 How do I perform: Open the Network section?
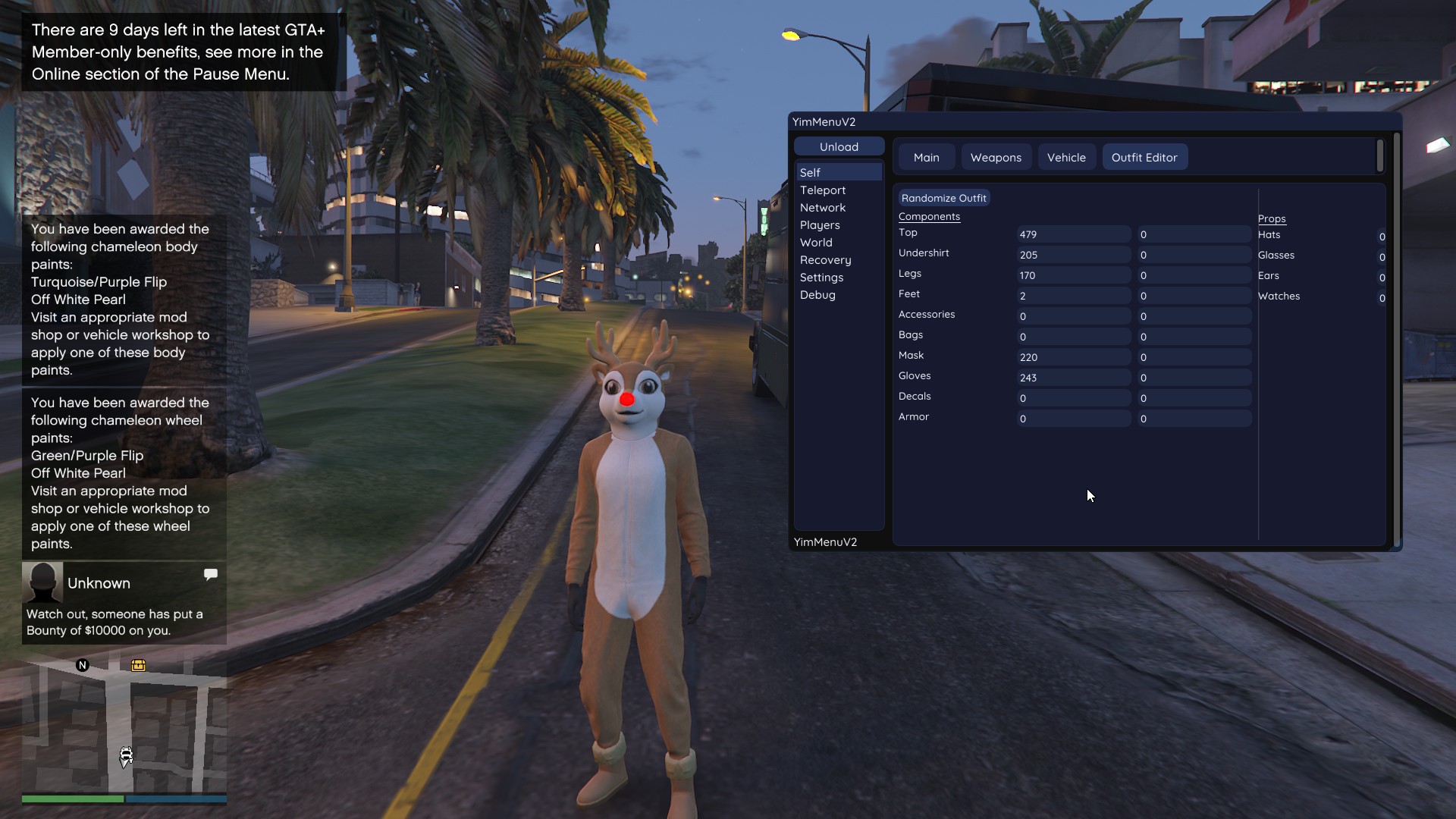tap(823, 208)
